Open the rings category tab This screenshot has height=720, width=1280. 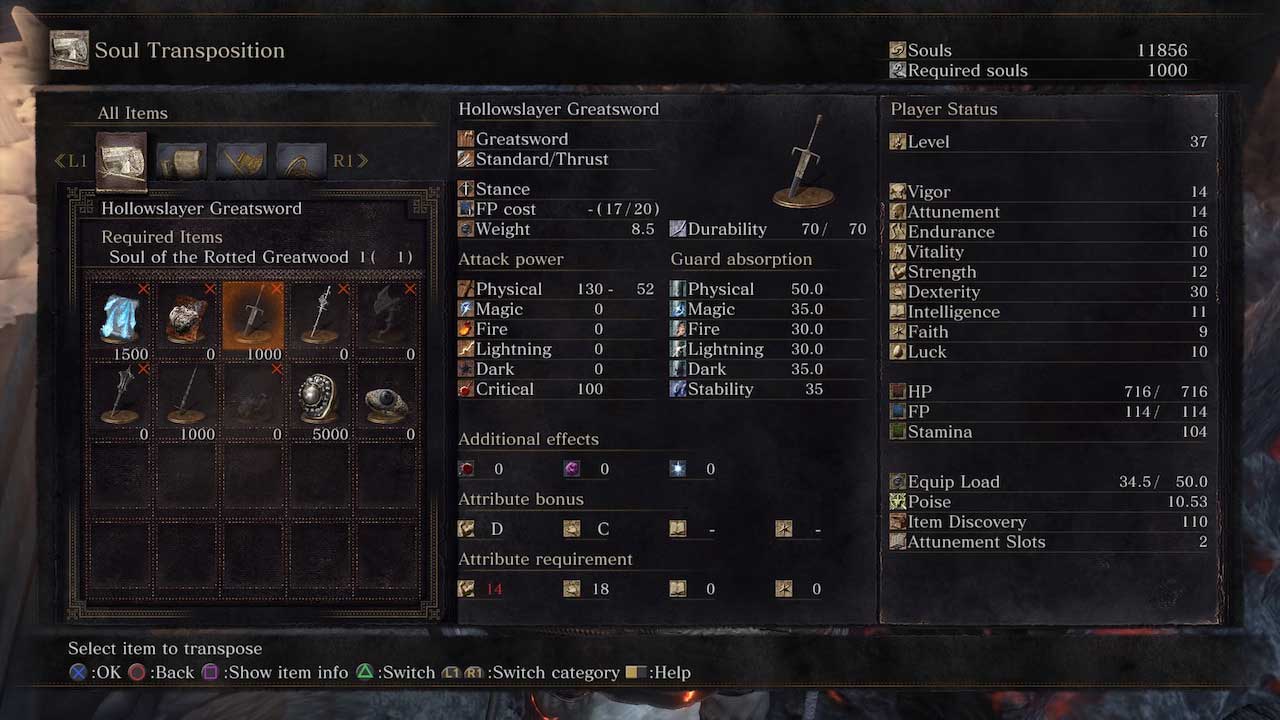click(301, 160)
